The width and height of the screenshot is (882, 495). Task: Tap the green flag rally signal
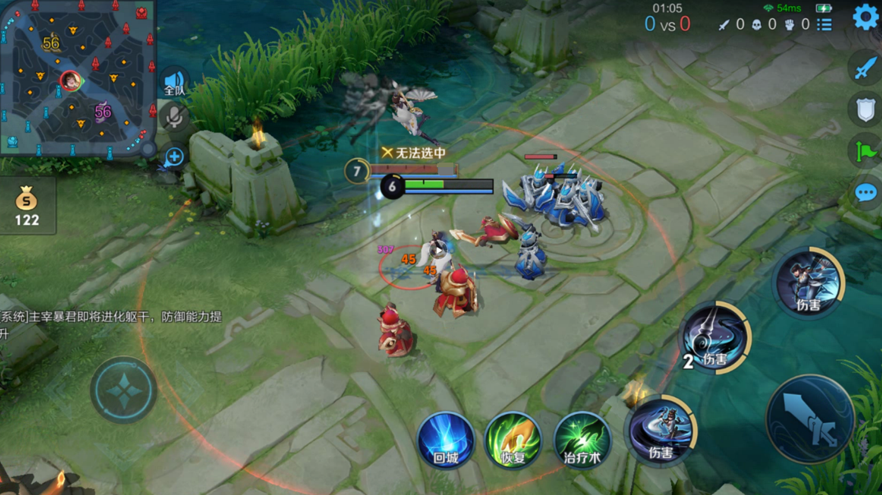tap(864, 151)
